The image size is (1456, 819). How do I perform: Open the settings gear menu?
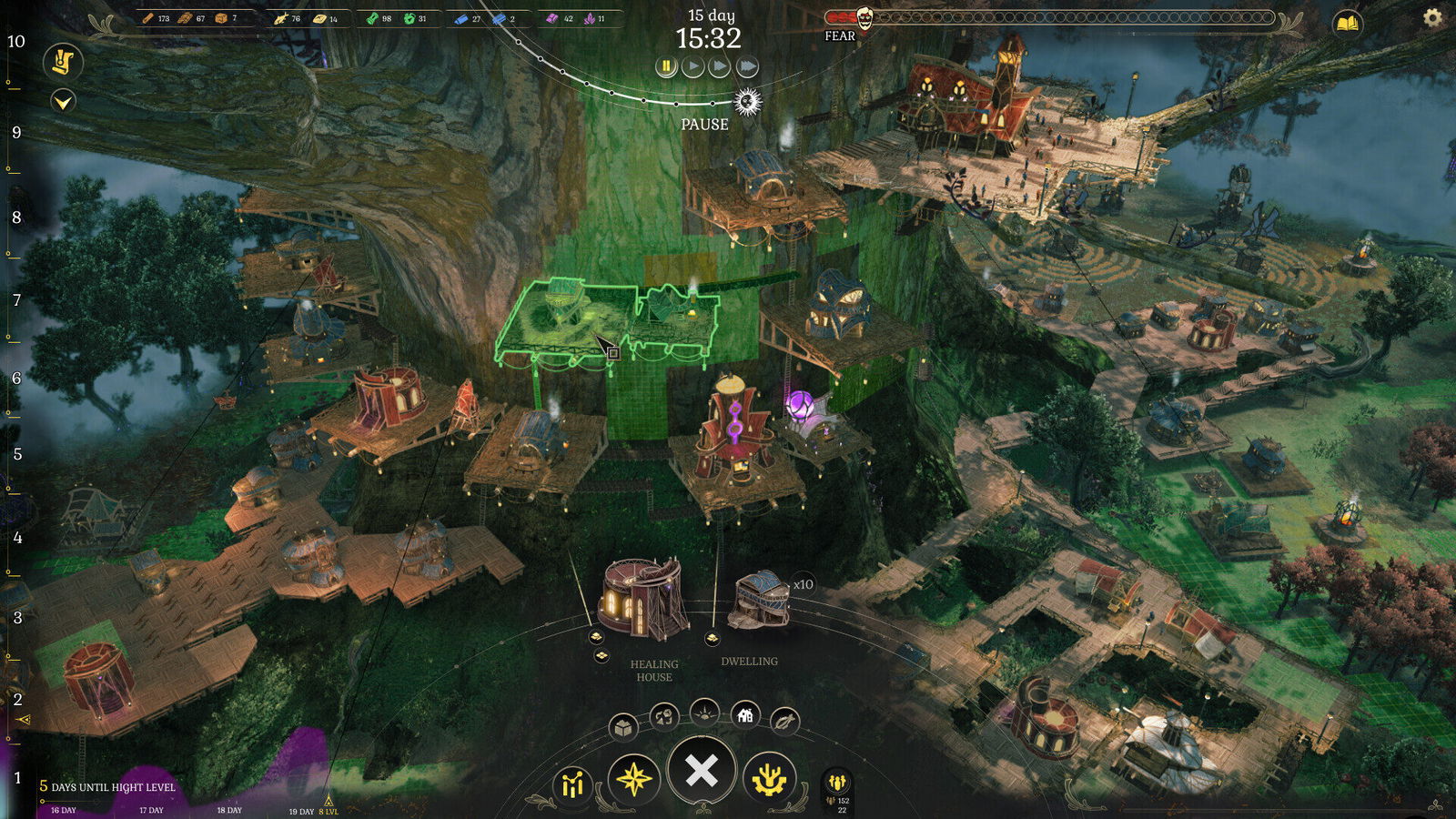point(1432,17)
